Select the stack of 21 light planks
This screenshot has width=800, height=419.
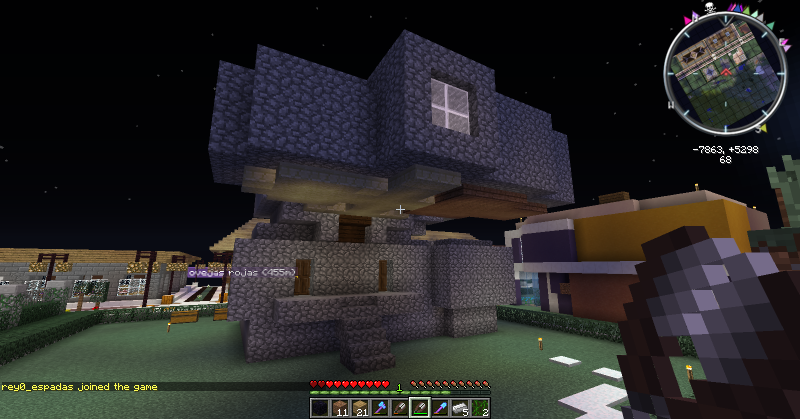click(359, 408)
